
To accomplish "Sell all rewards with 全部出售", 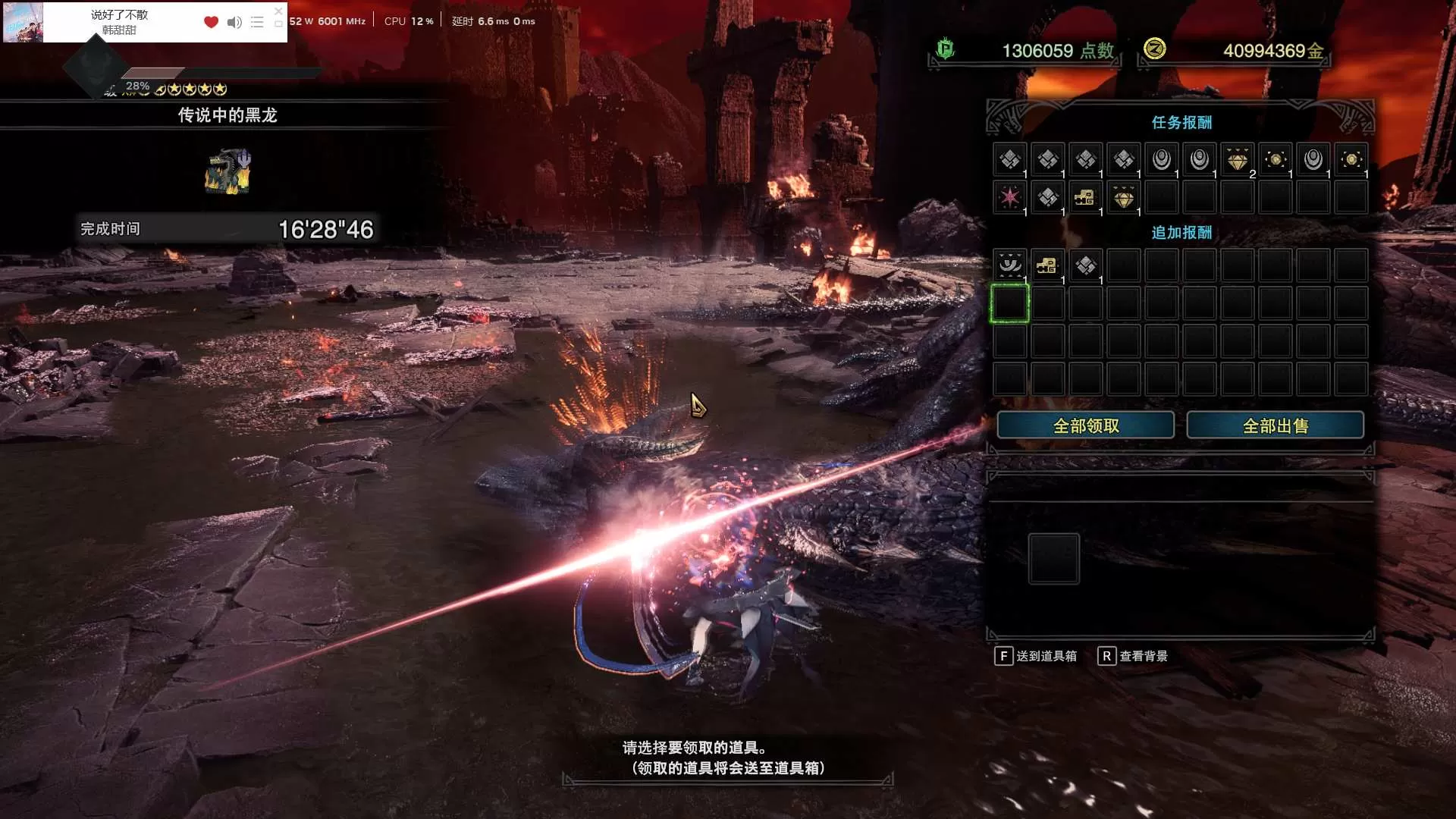I will (x=1275, y=425).
